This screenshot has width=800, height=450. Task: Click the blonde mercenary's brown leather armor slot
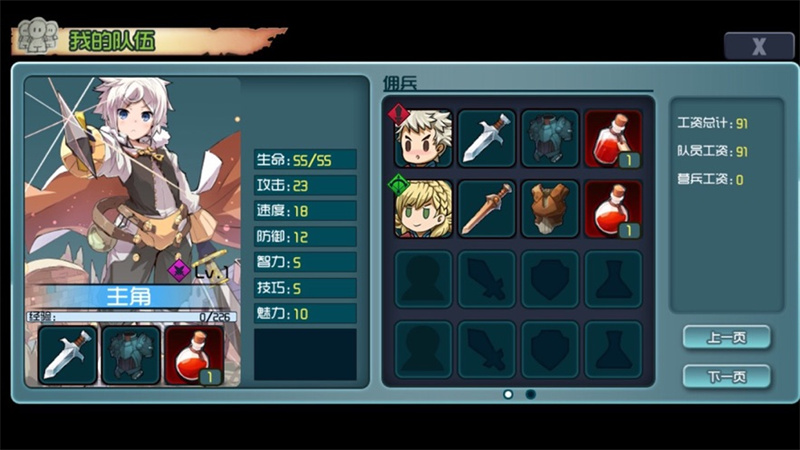pyautogui.click(x=550, y=208)
